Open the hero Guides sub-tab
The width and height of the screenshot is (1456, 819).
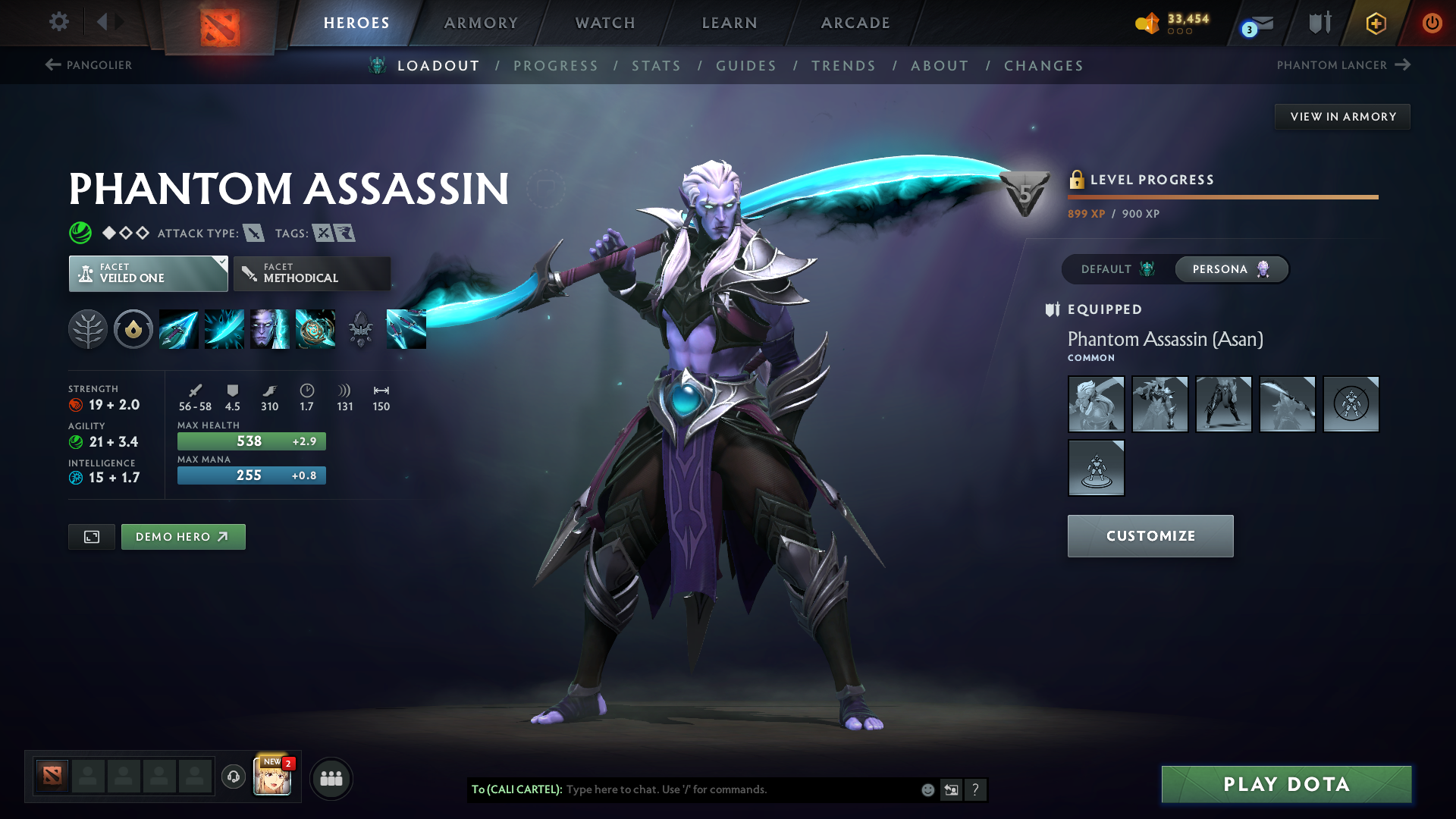pos(746,66)
